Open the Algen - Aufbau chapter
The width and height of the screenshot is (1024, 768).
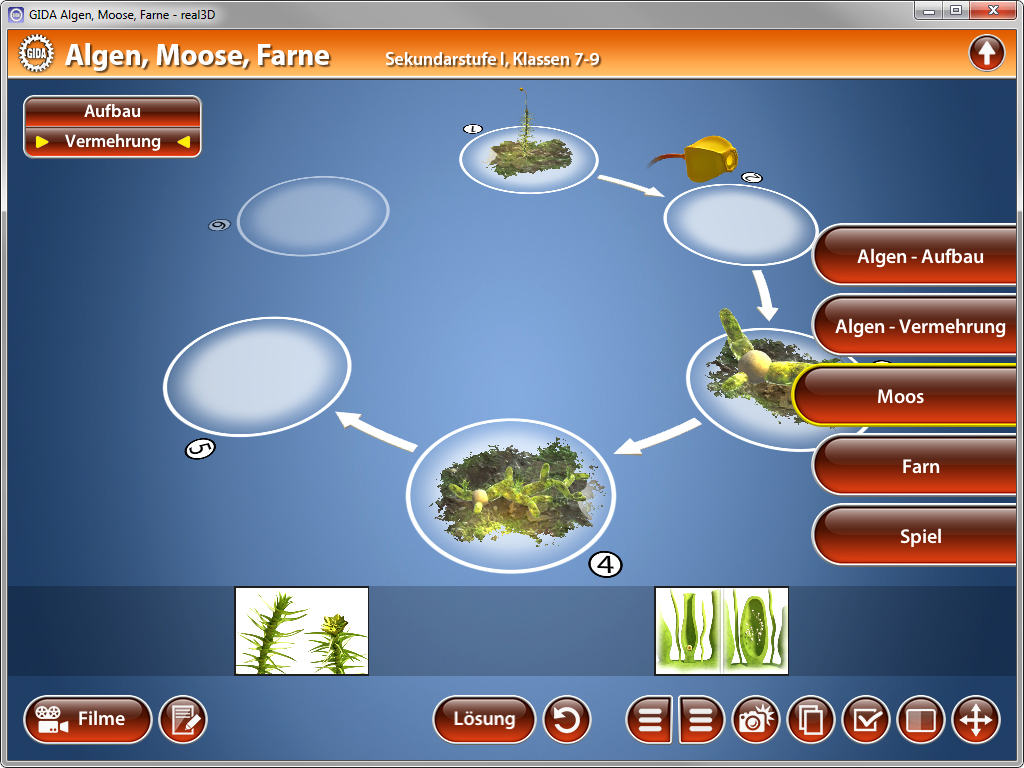tap(920, 257)
